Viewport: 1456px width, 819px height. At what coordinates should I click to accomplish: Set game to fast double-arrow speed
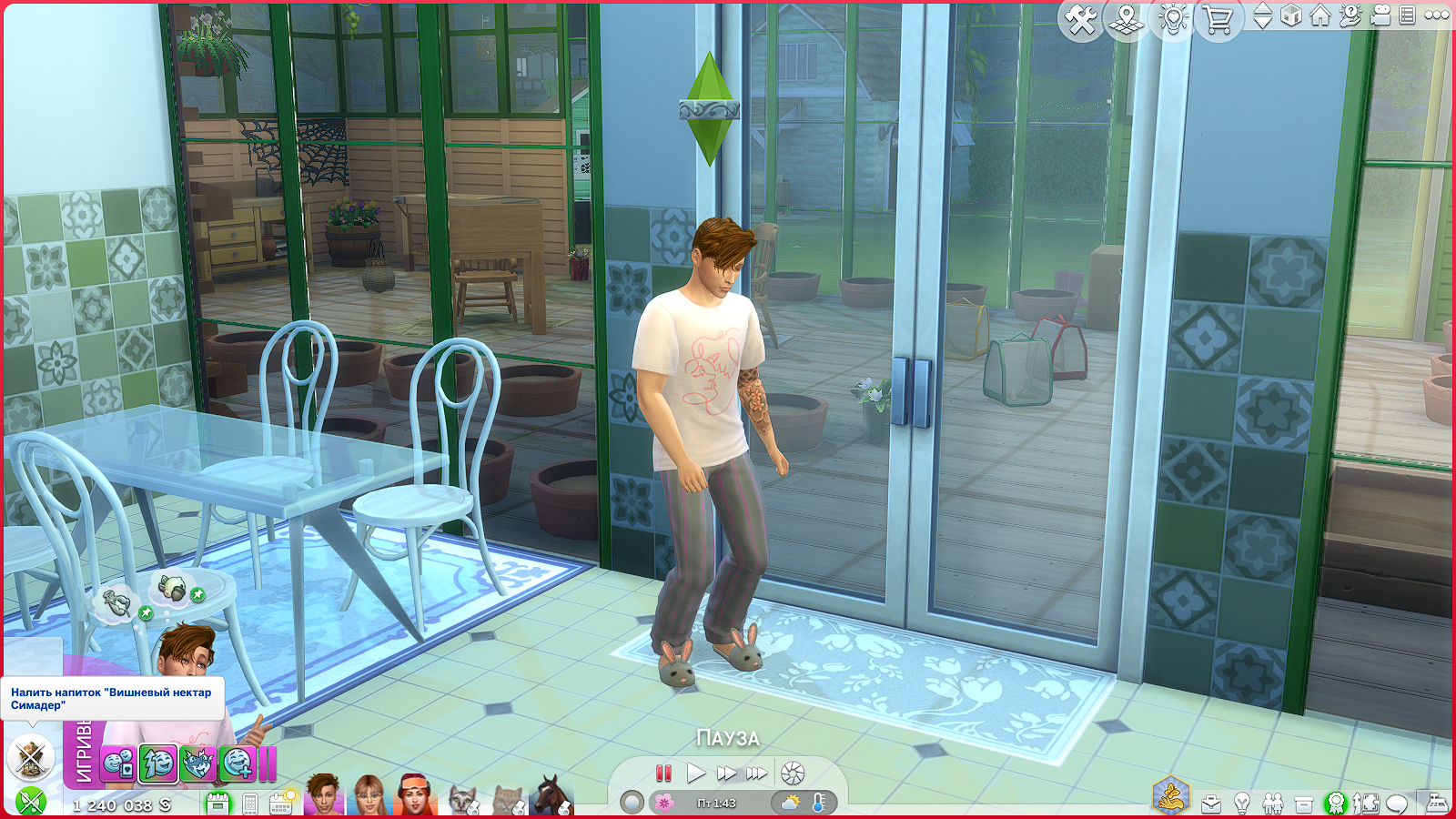(726, 773)
